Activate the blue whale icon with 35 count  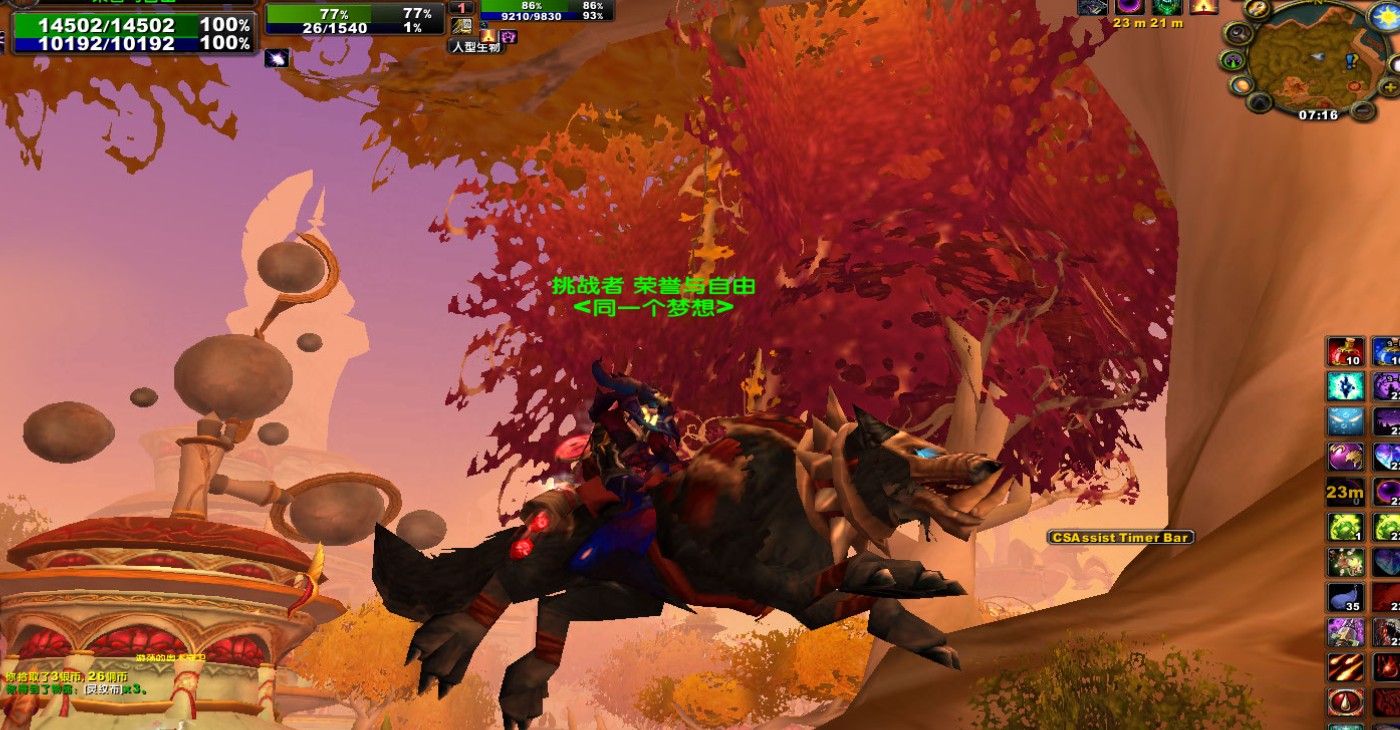pos(1345,598)
